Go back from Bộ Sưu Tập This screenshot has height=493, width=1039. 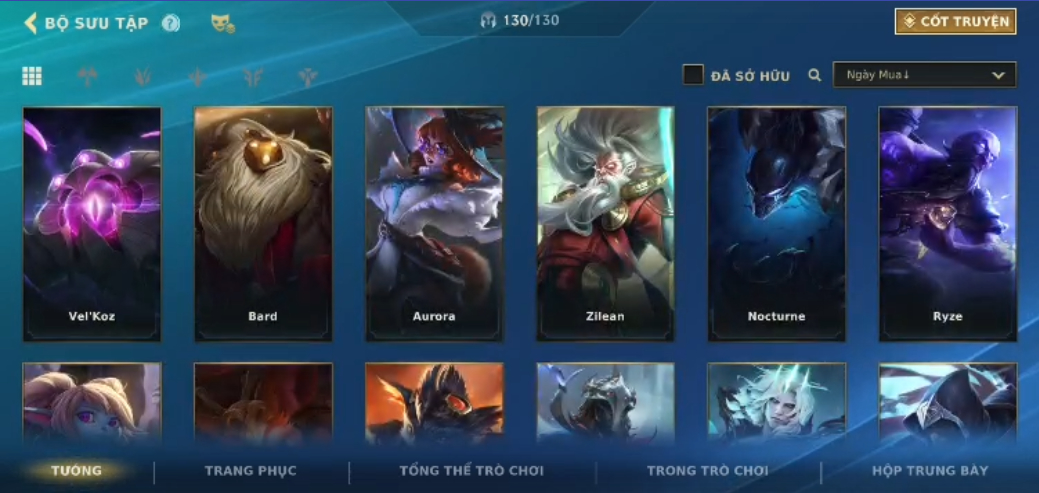click(31, 23)
